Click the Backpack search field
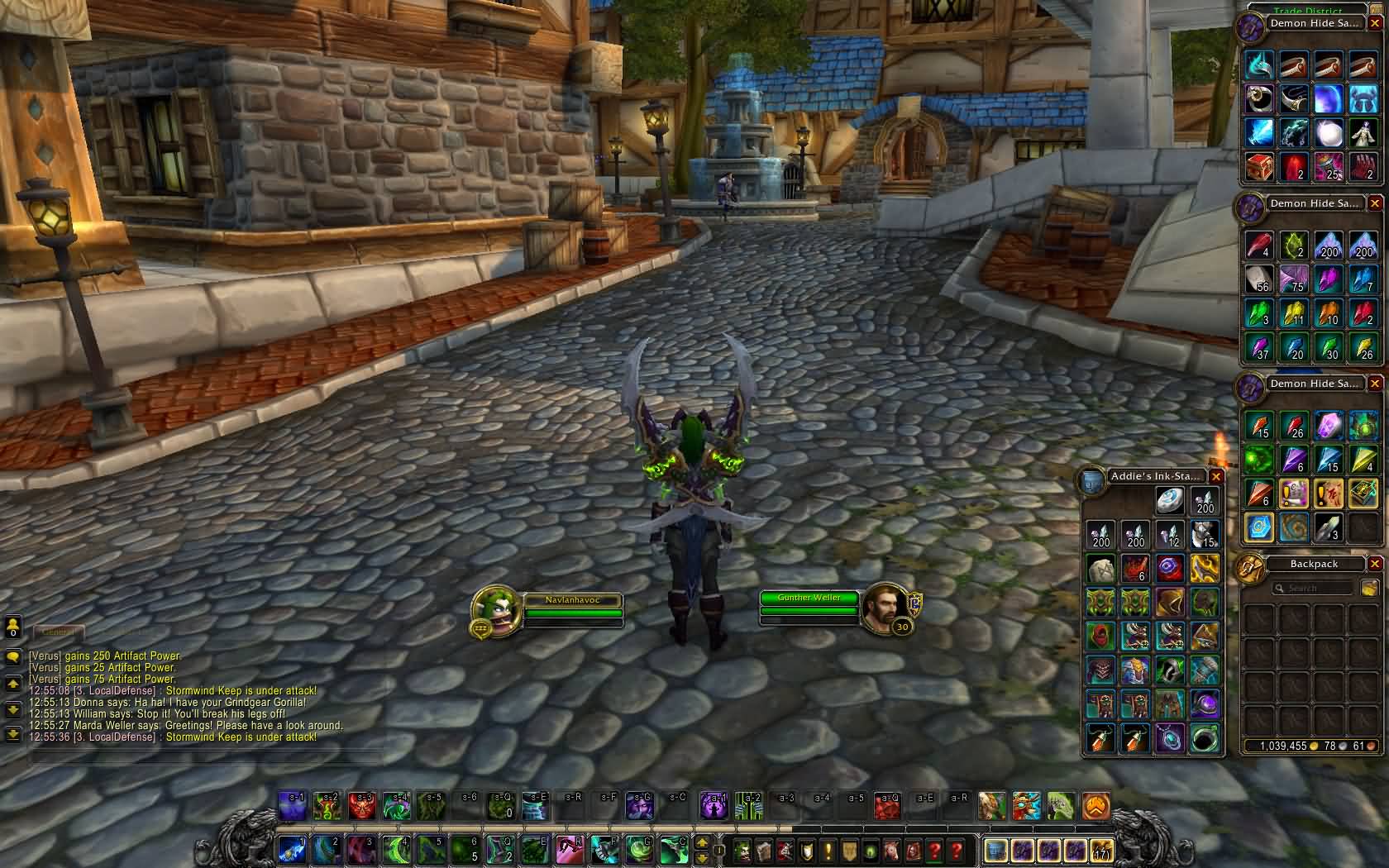Viewport: 1389px width, 868px height. (x=1313, y=588)
